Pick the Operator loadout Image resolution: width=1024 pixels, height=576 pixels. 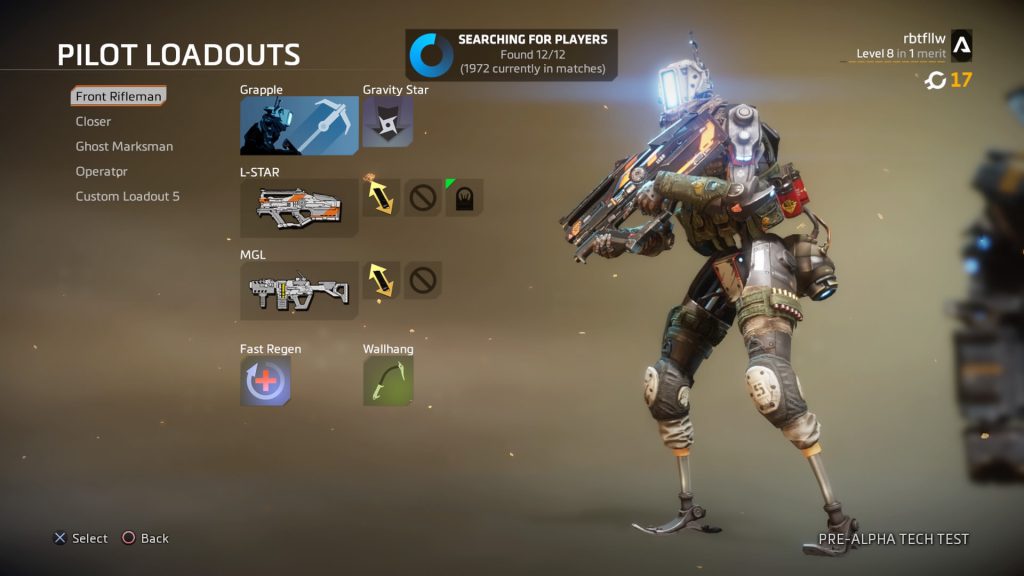coord(102,171)
